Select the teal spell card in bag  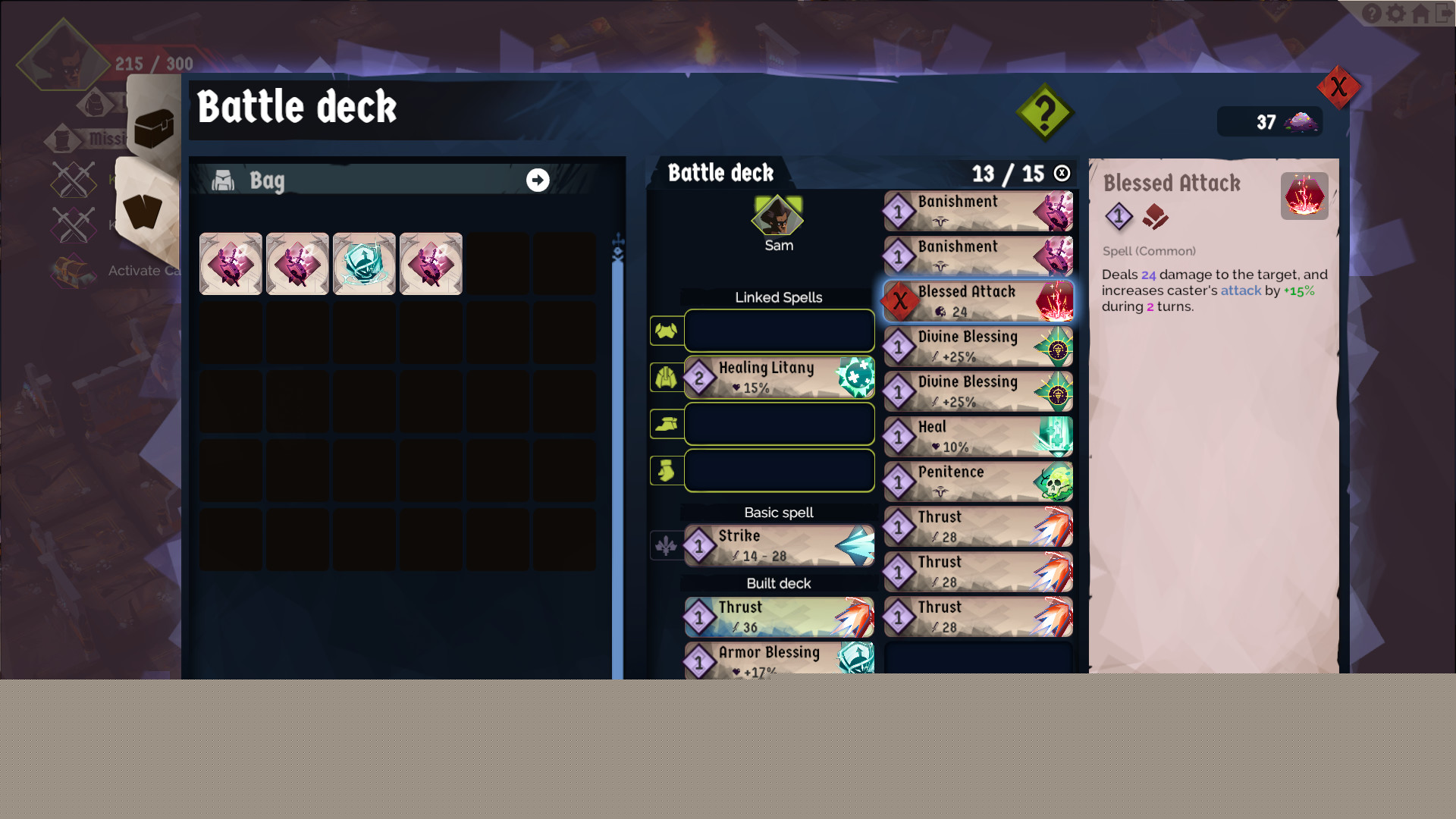364,264
